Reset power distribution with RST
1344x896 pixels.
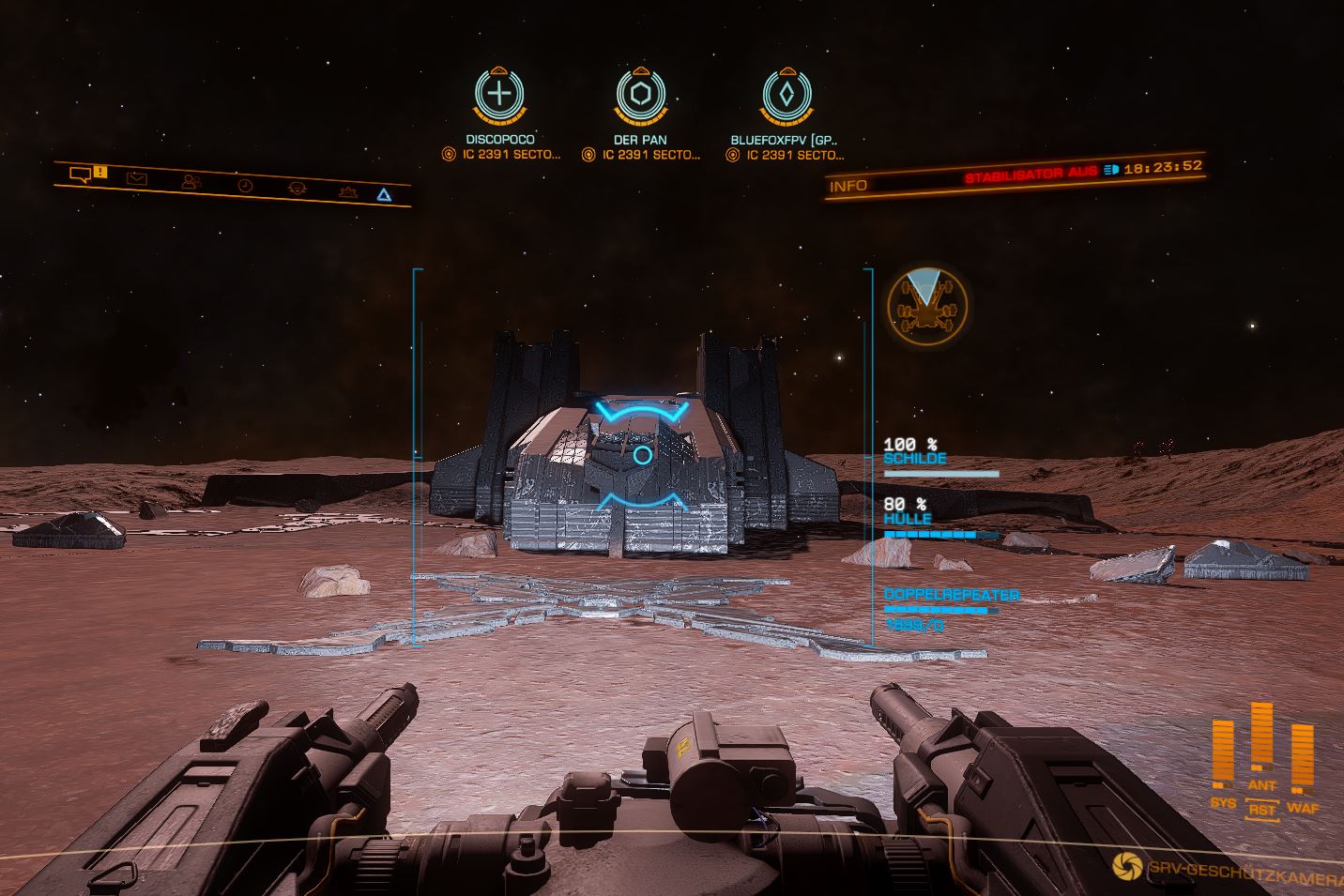pos(1262,809)
